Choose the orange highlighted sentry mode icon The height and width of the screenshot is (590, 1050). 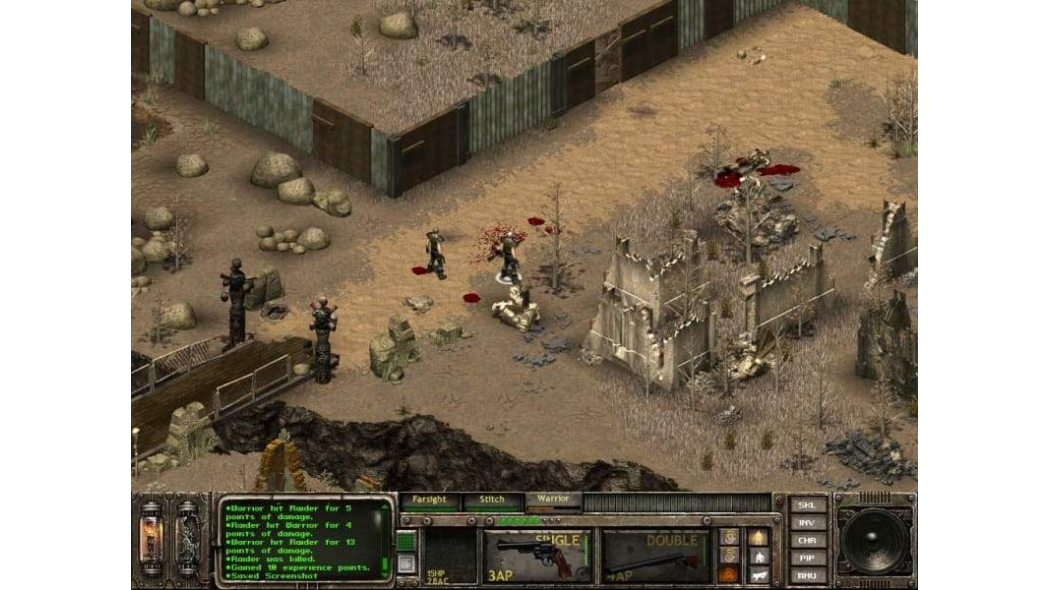[729, 574]
